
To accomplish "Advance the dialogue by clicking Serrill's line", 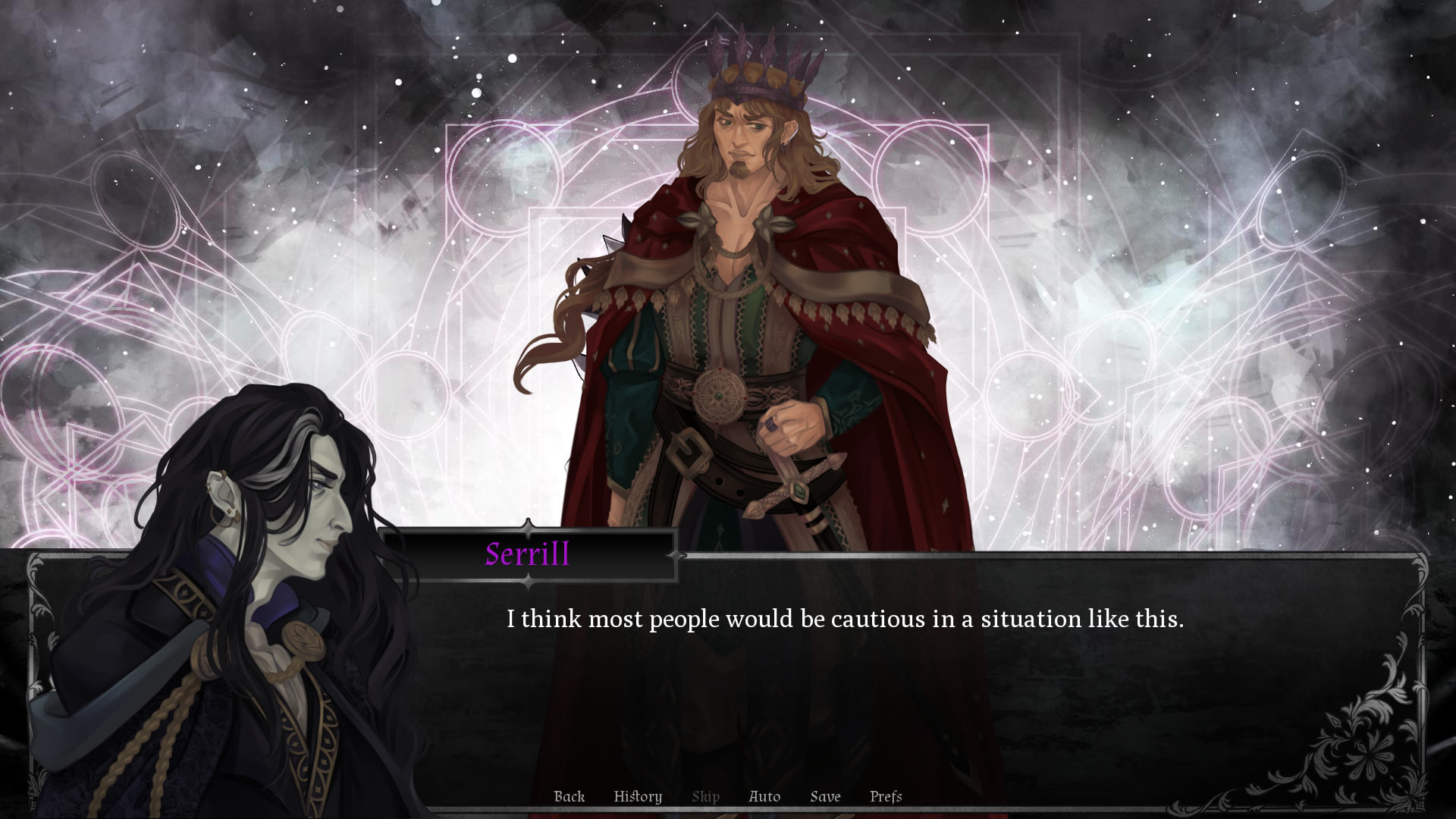I will pos(845,620).
